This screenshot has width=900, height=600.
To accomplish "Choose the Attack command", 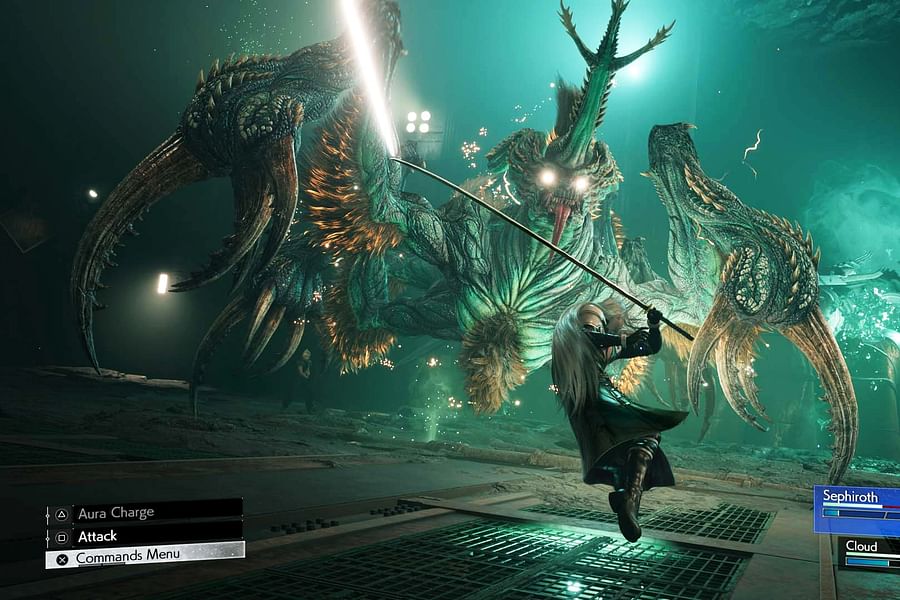I will coord(143,536).
